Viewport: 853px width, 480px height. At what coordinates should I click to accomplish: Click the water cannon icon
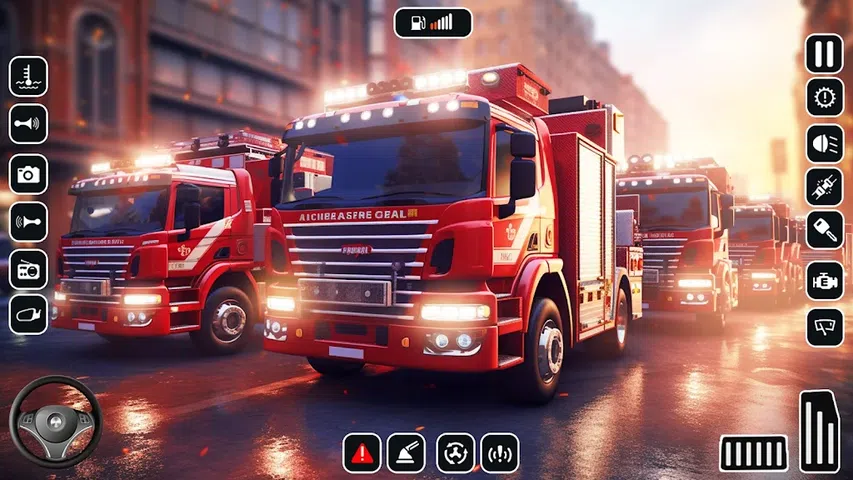pyautogui.click(x=406, y=452)
